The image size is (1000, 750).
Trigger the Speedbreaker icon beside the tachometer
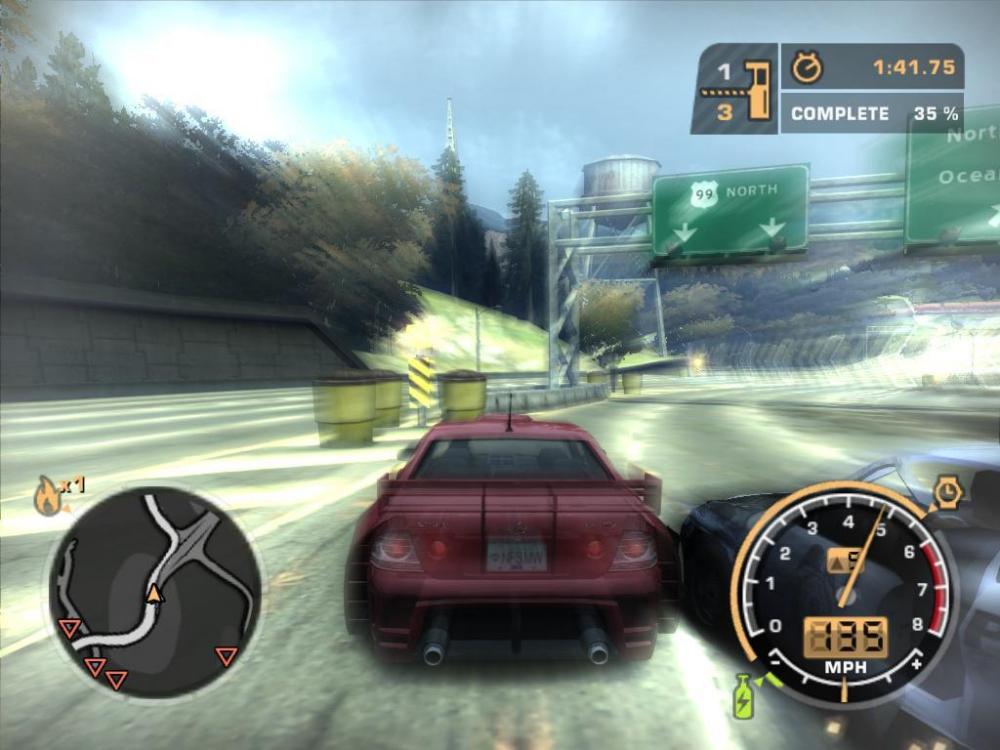947,492
